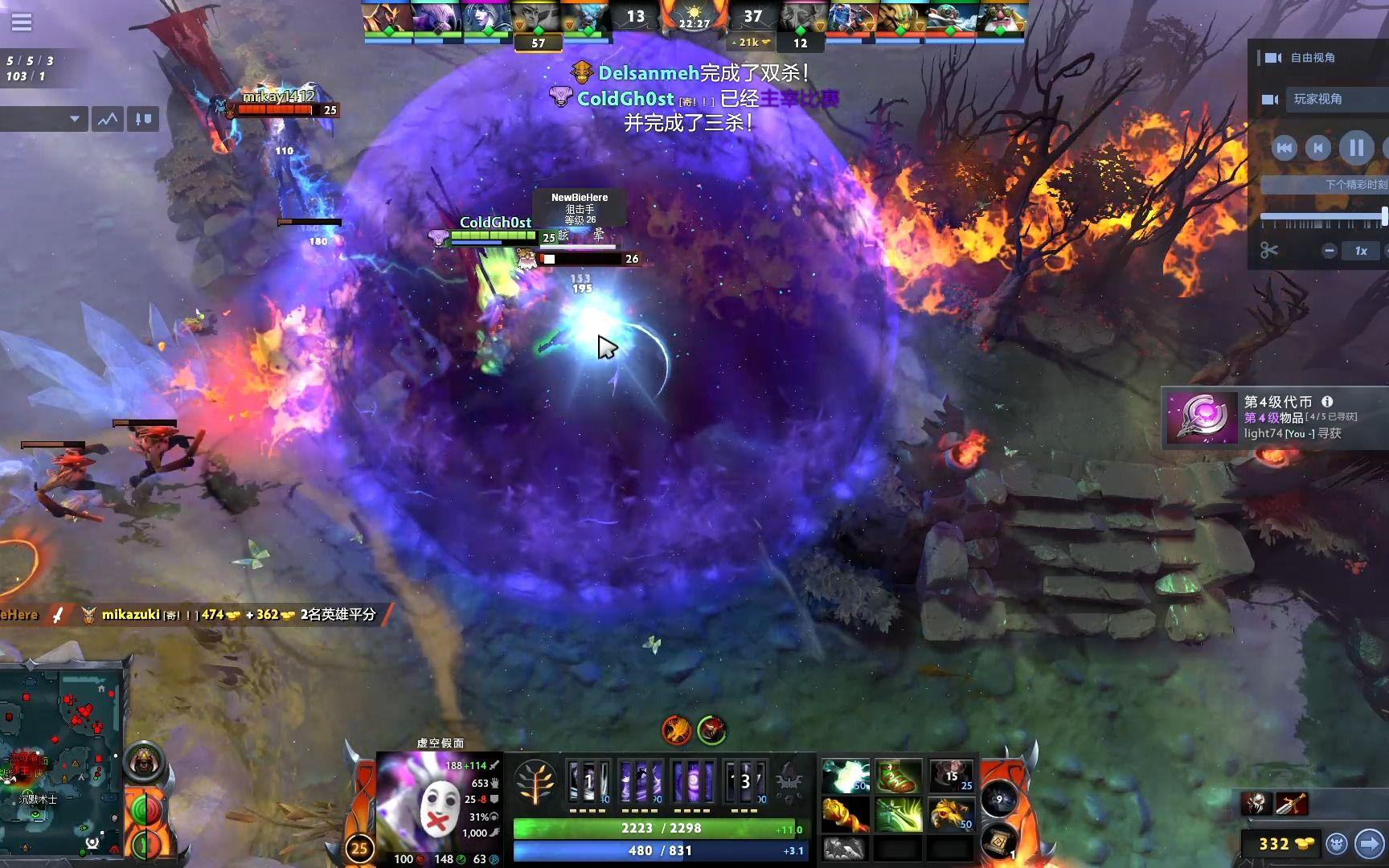Select the green boots item slot
This screenshot has height=868, width=1389.
tap(898, 776)
